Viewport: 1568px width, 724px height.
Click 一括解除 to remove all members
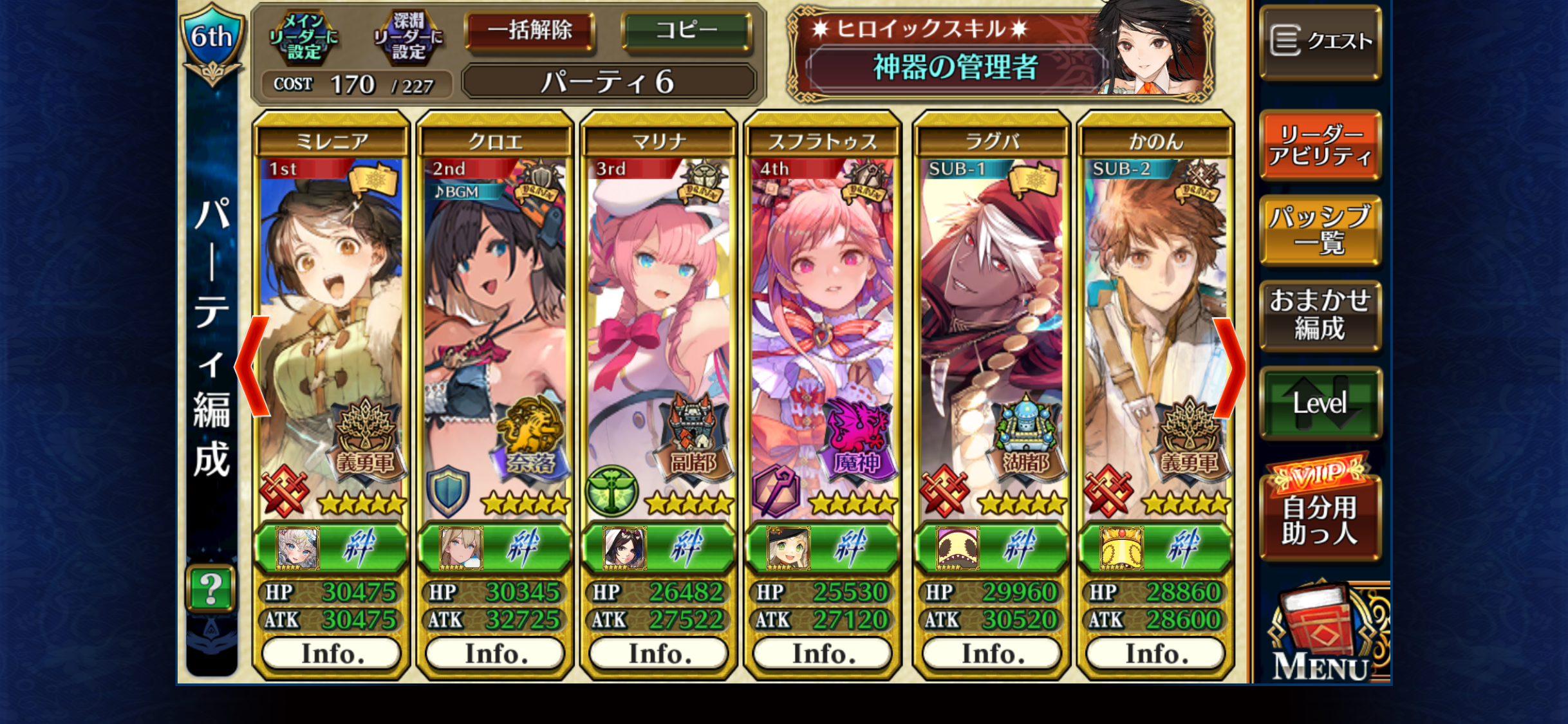point(530,31)
